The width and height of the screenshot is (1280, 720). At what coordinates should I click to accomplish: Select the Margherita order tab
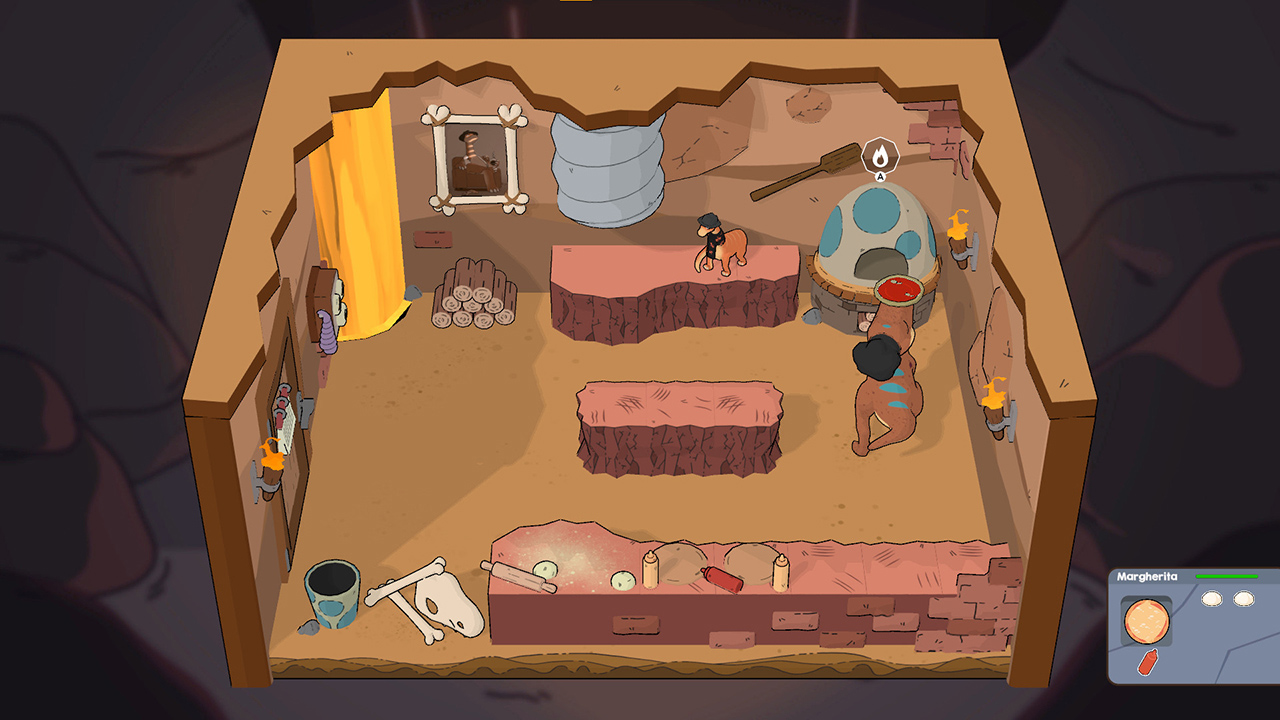click(1147, 576)
